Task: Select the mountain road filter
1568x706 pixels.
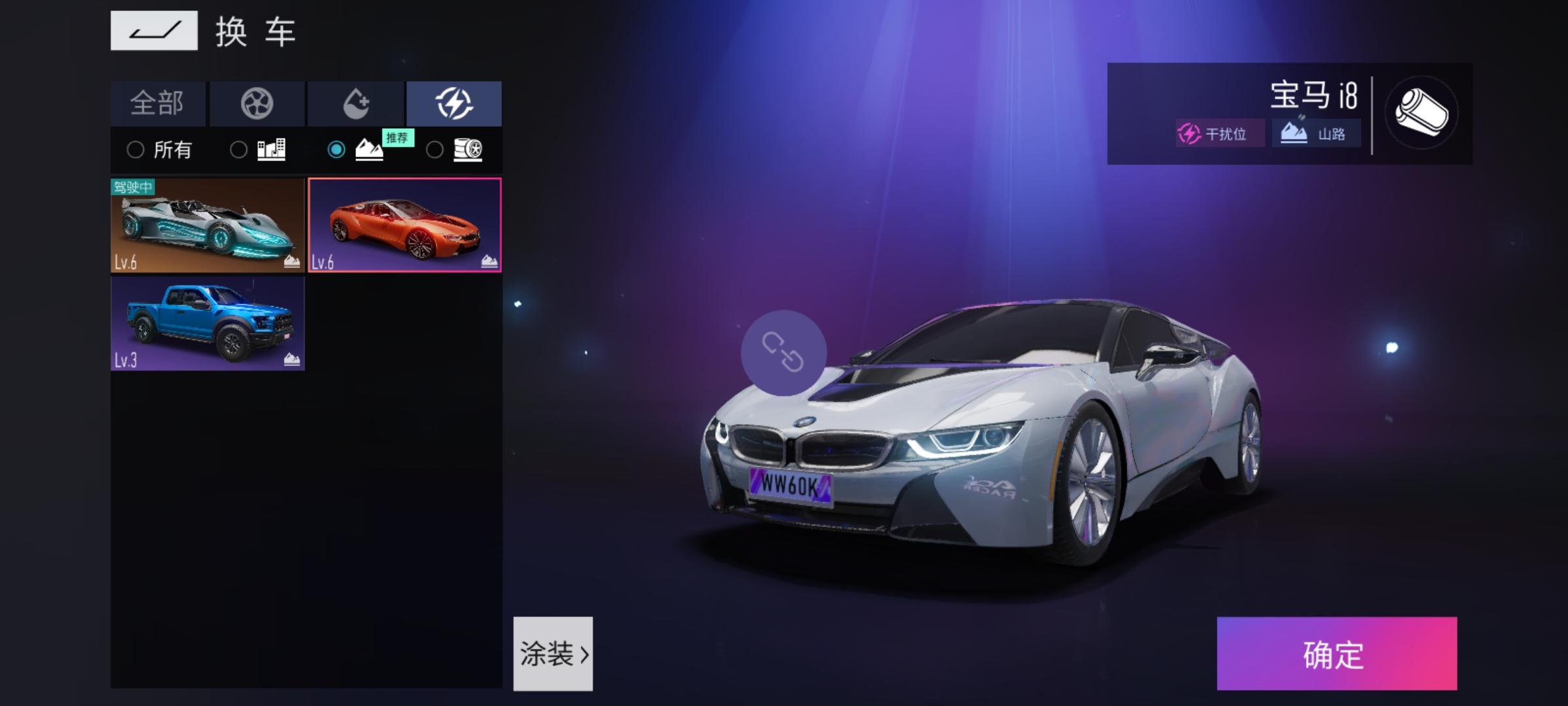Action: click(357, 150)
